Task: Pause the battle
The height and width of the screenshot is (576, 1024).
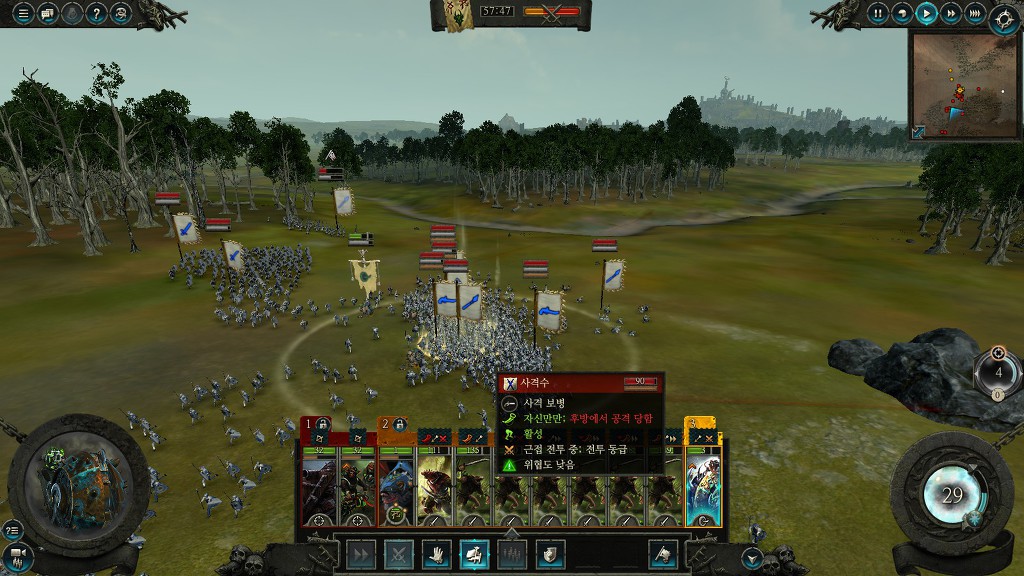Action: (878, 13)
